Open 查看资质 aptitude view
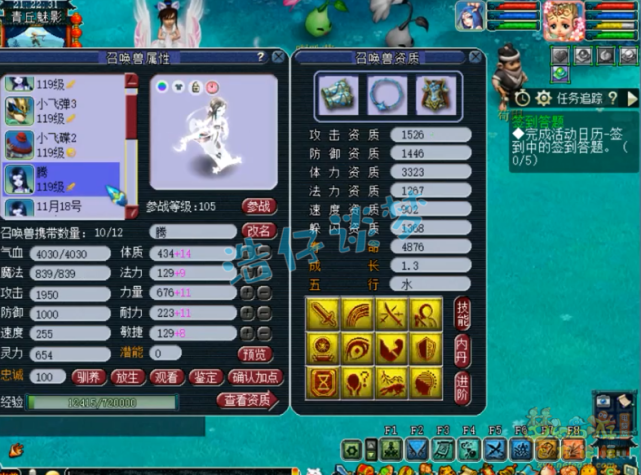Screen dimensions: 641x475 245,400
